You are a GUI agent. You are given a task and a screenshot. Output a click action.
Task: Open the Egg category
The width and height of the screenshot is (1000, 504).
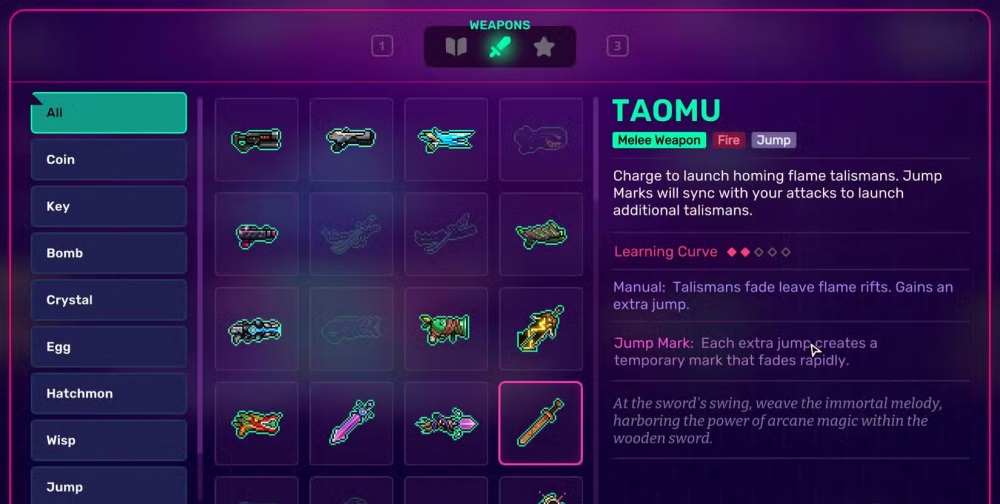[x=108, y=347]
